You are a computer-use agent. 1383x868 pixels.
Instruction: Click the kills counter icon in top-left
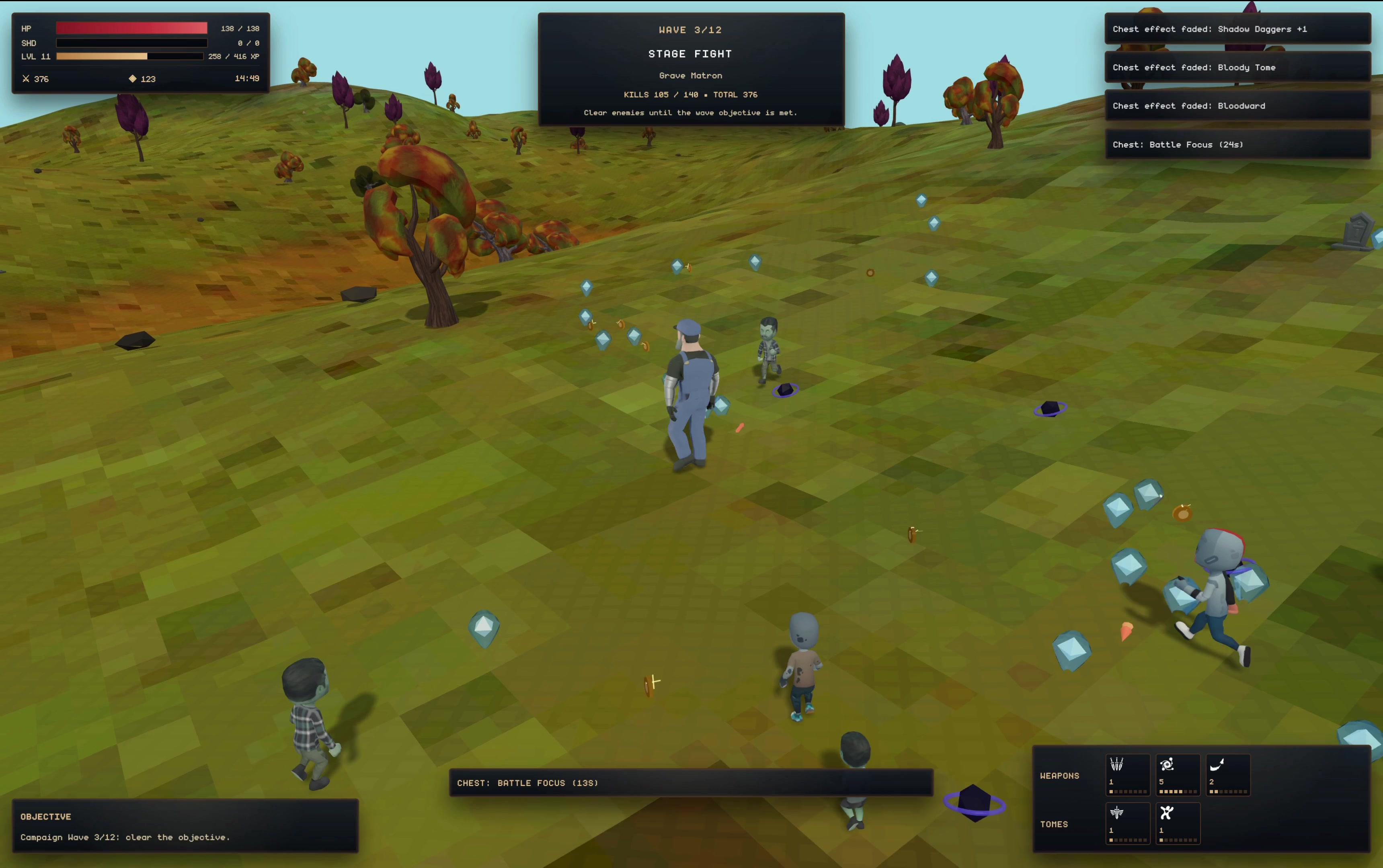26,79
